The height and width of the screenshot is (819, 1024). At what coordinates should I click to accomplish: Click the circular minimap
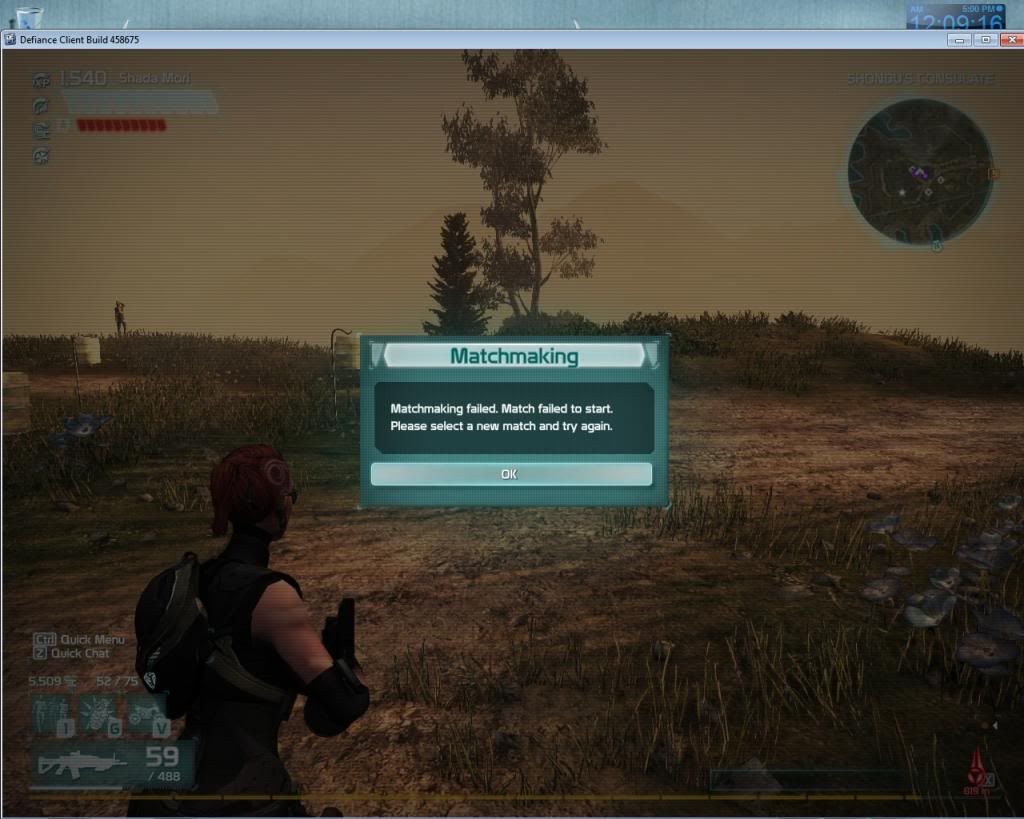[919, 171]
